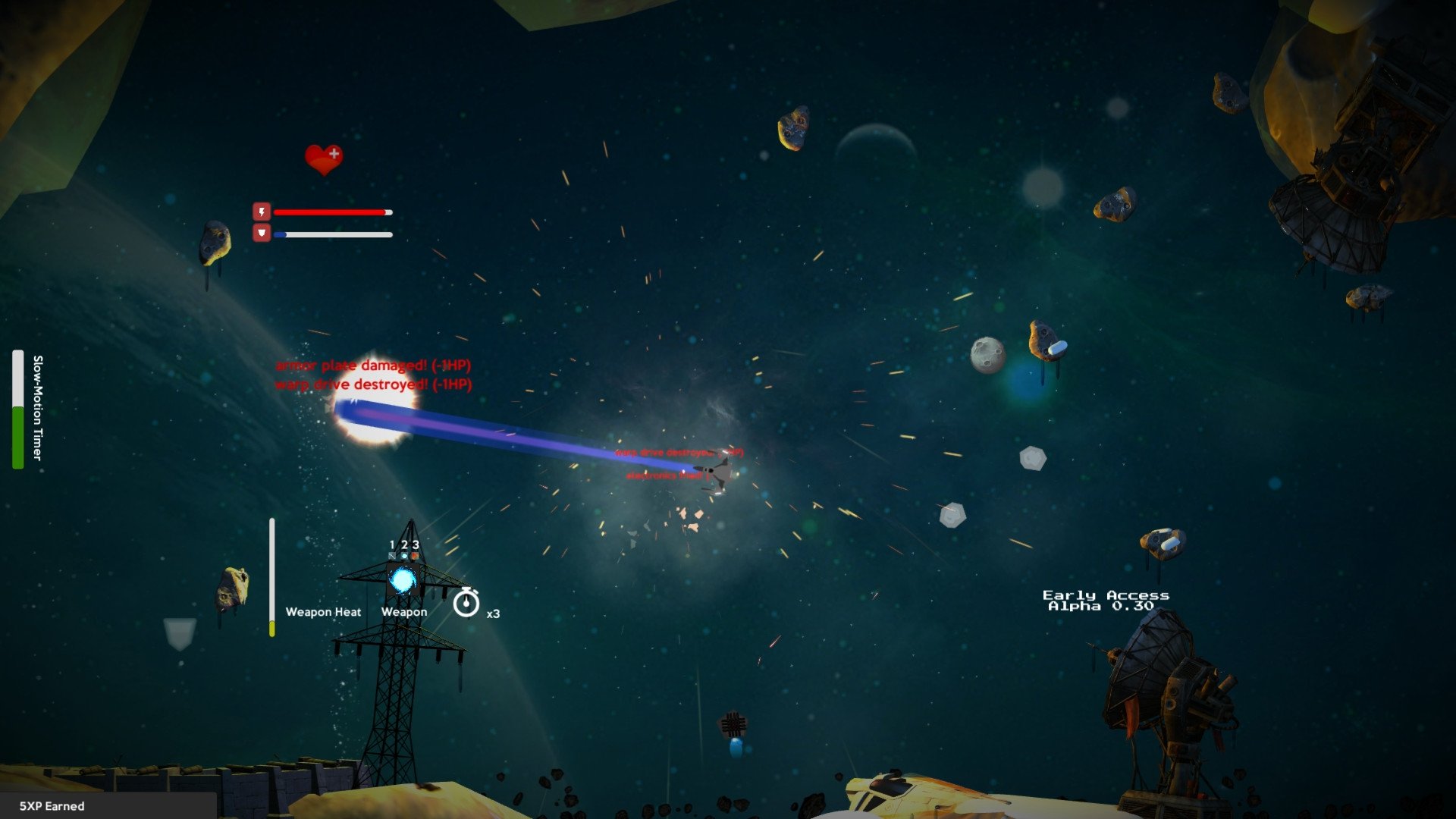Activate the stopwatch slow-motion icon
The width and height of the screenshot is (1456, 819).
tap(466, 603)
